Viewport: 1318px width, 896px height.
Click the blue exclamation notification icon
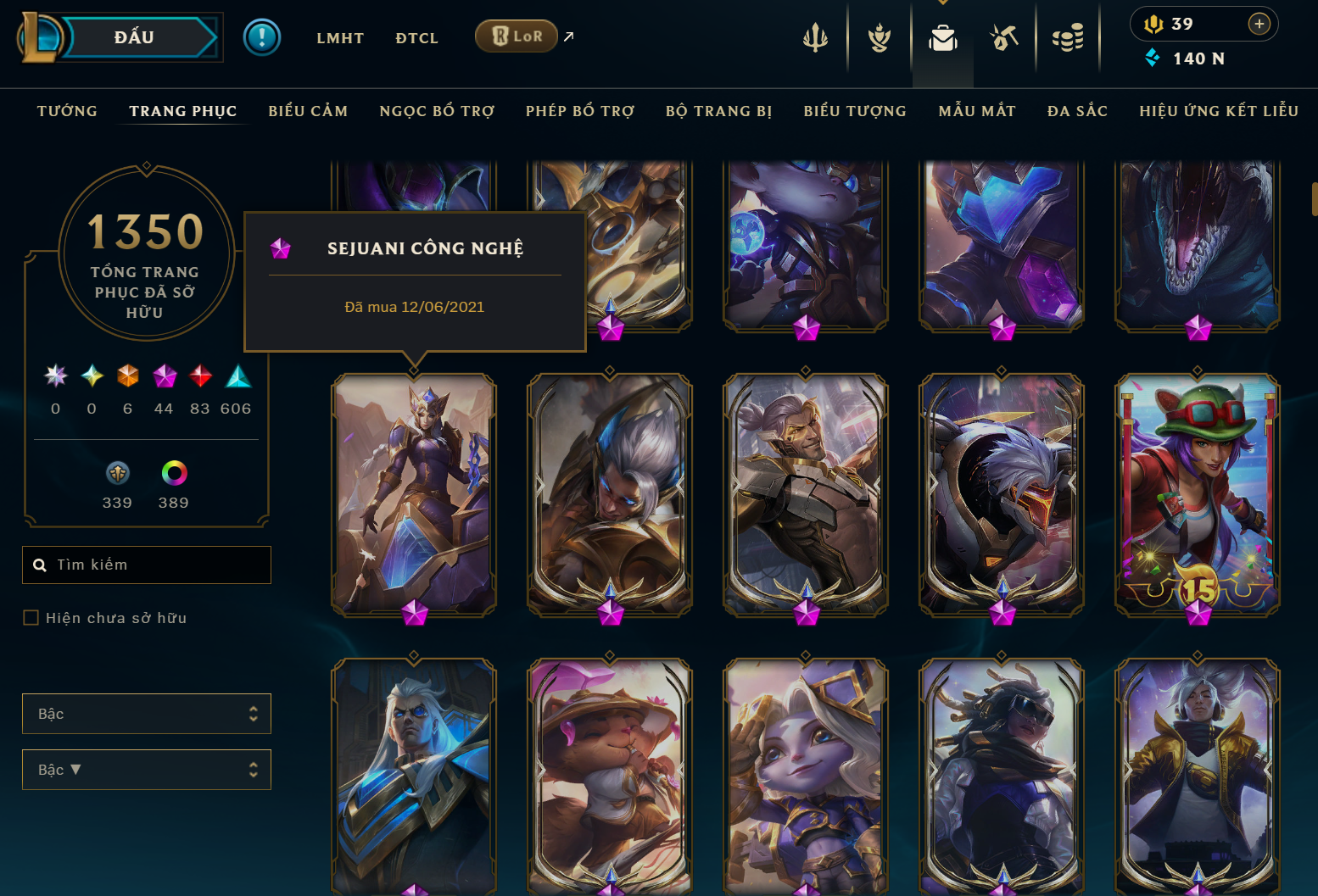[x=262, y=37]
